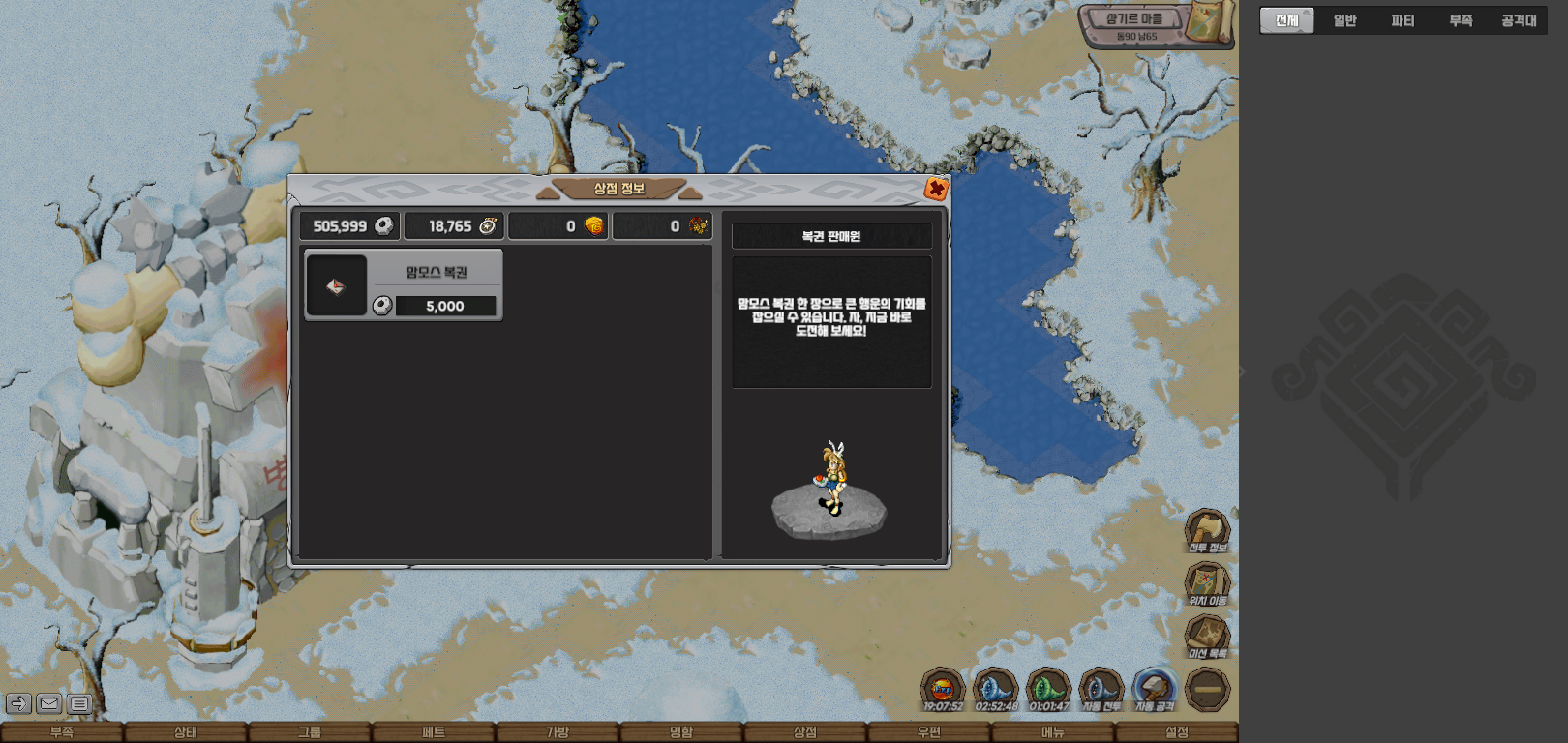Open the 설정 settings menu
Image resolution: width=1568 pixels, height=743 pixels.
coord(1177,732)
